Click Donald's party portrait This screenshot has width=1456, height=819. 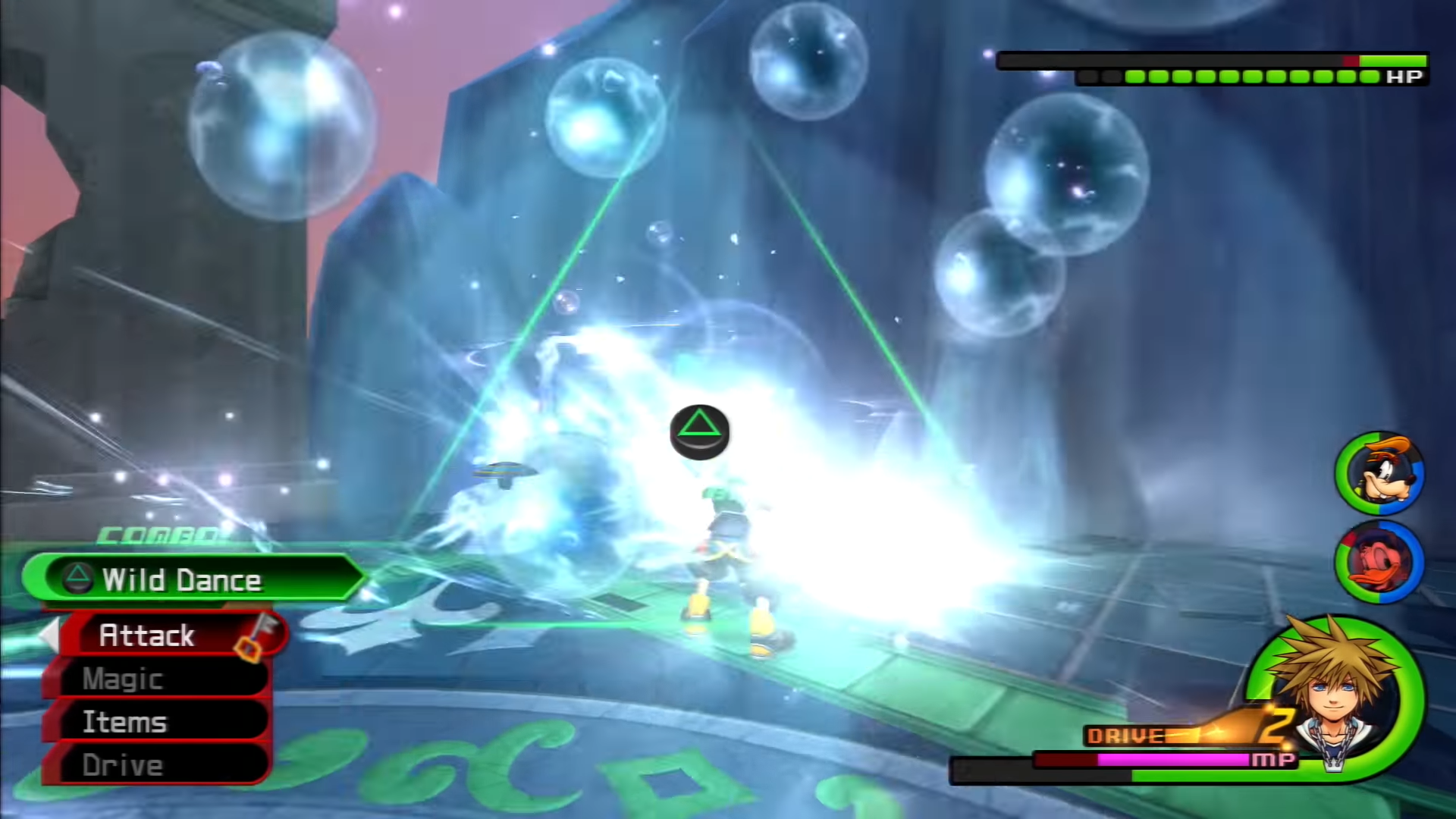coord(1379,562)
